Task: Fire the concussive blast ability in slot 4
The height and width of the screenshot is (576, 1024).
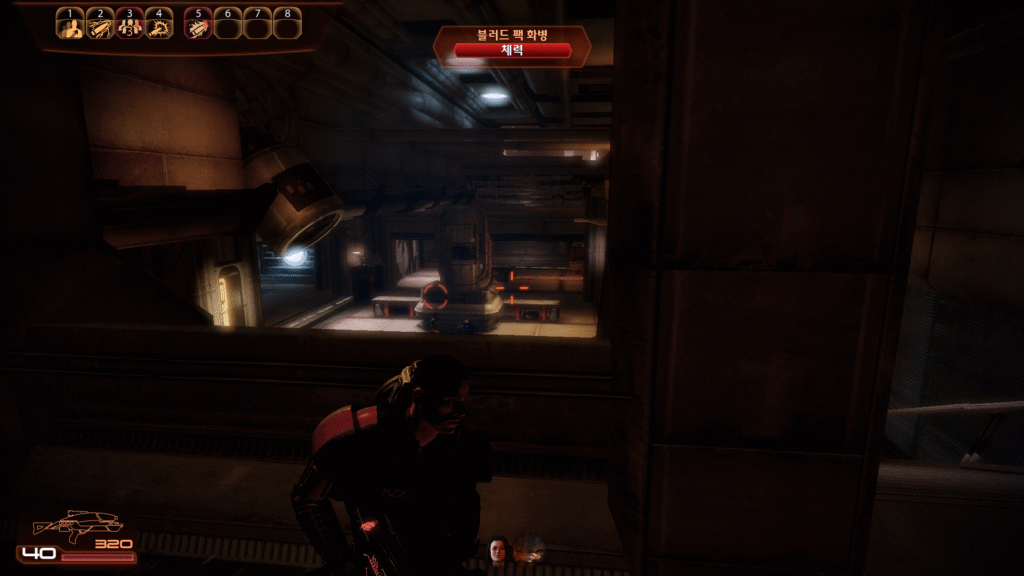Action: coord(158,27)
